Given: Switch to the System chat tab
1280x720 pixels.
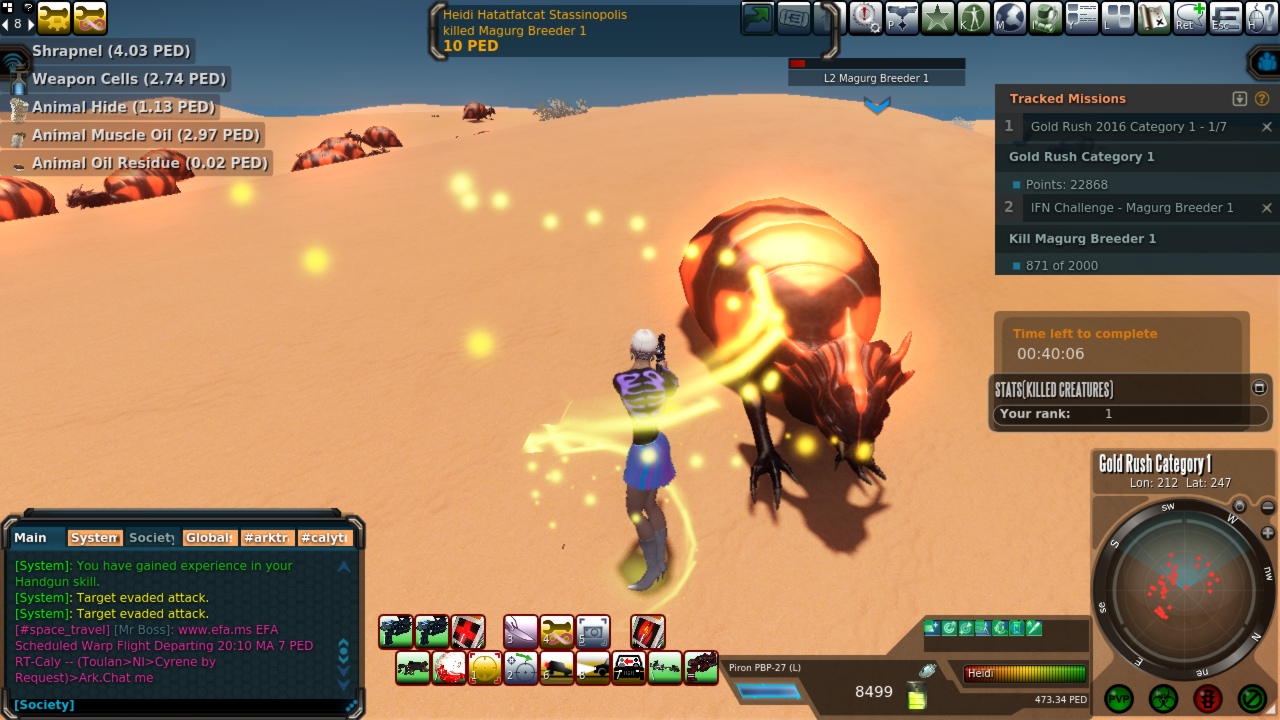Looking at the screenshot, I should coord(95,538).
